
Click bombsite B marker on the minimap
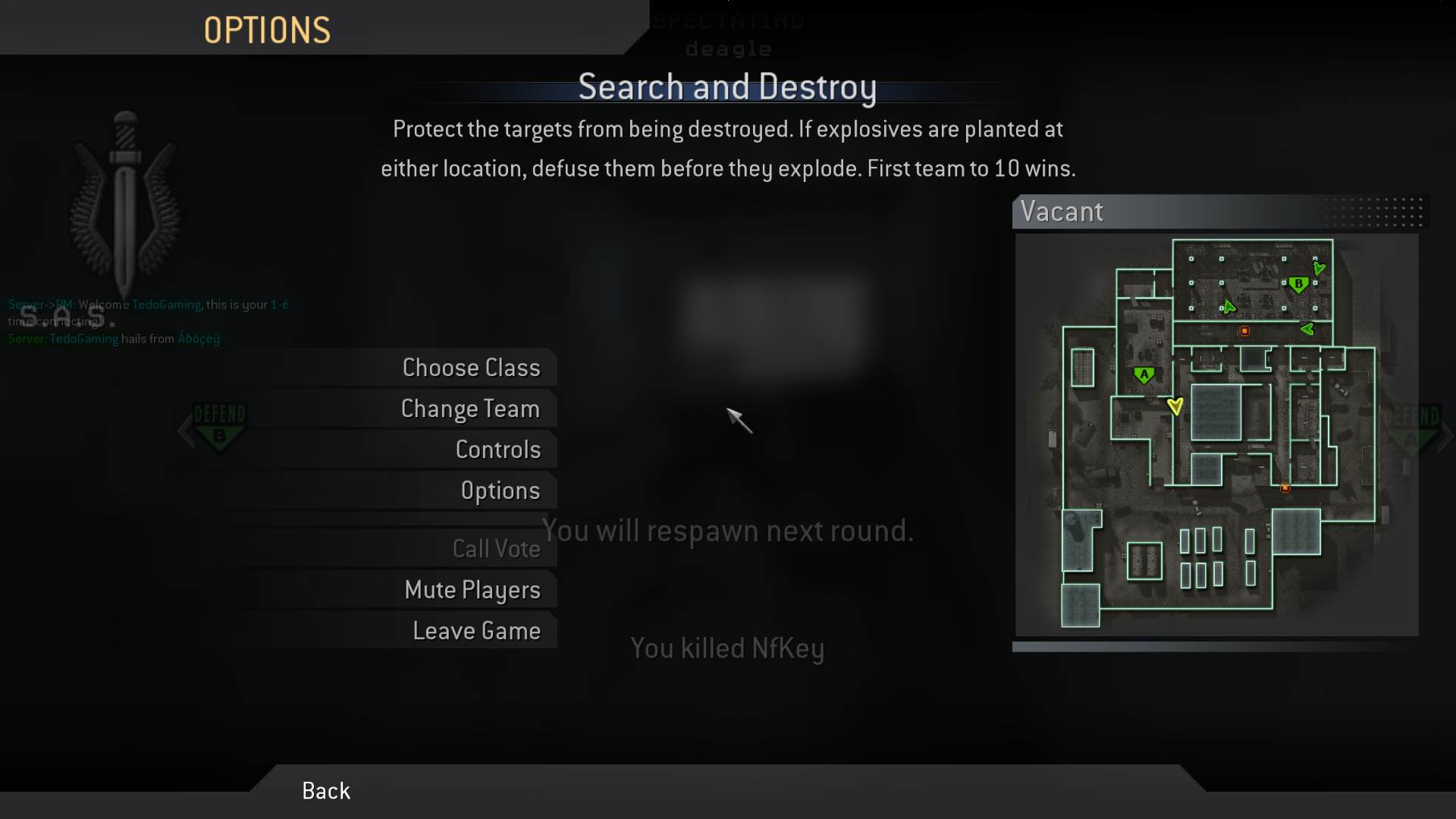click(x=1298, y=285)
